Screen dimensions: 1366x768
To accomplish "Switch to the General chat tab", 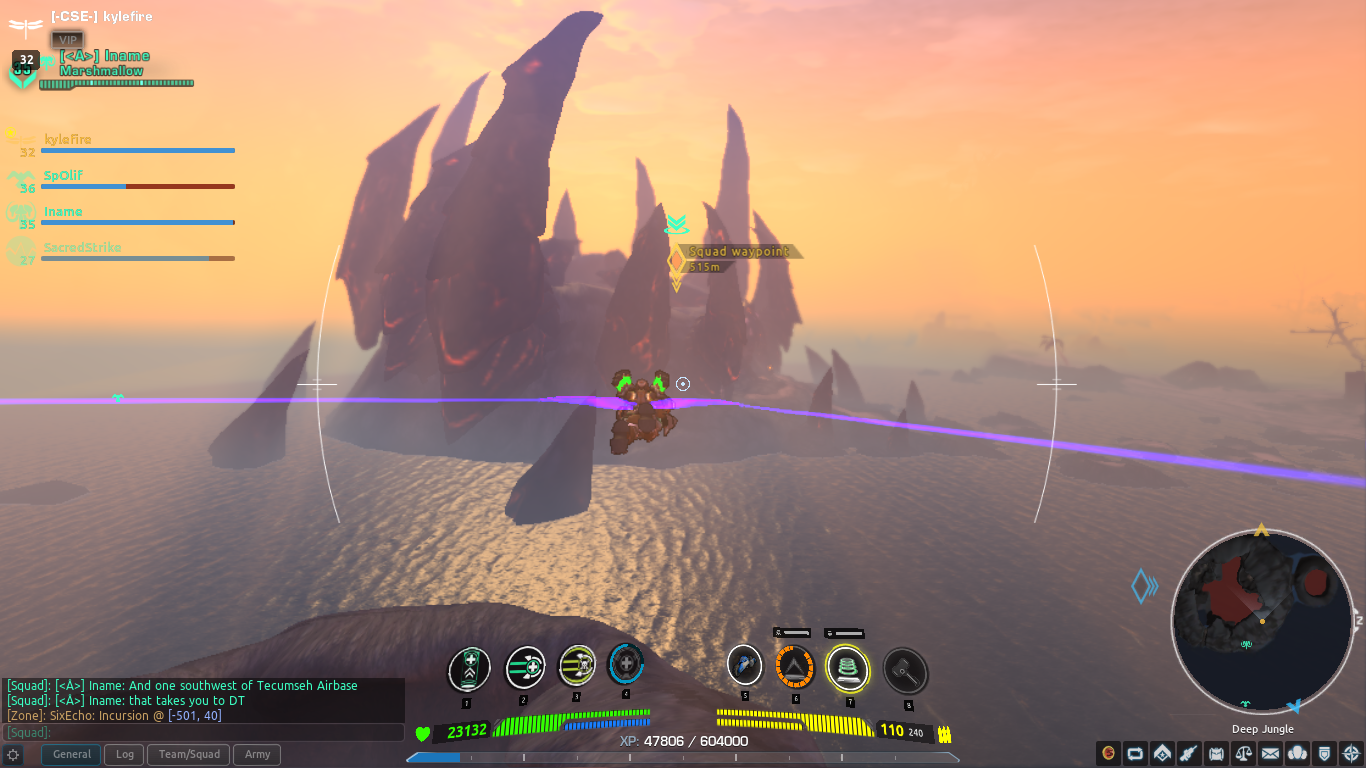I will (70, 754).
